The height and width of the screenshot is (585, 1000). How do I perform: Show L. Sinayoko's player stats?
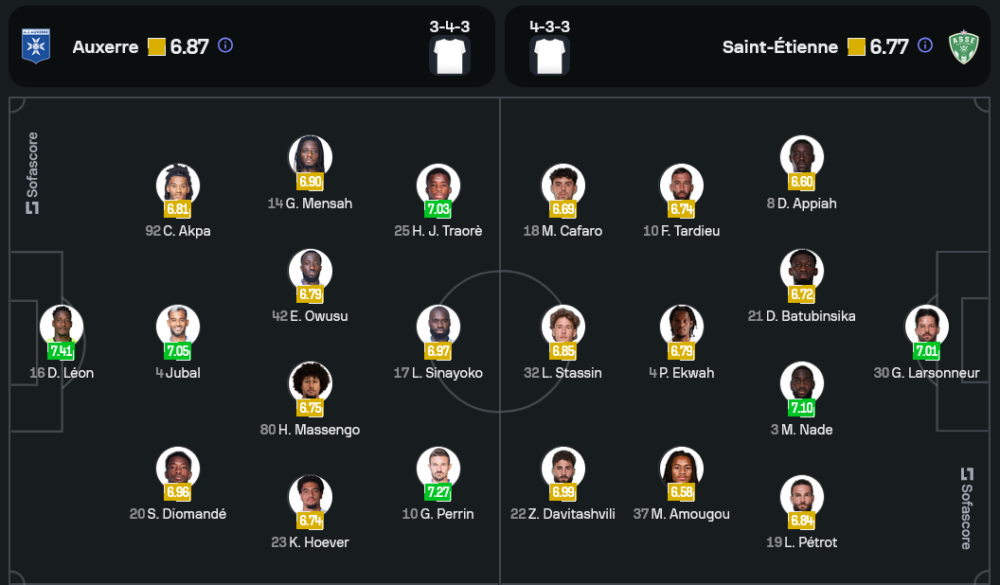438,327
